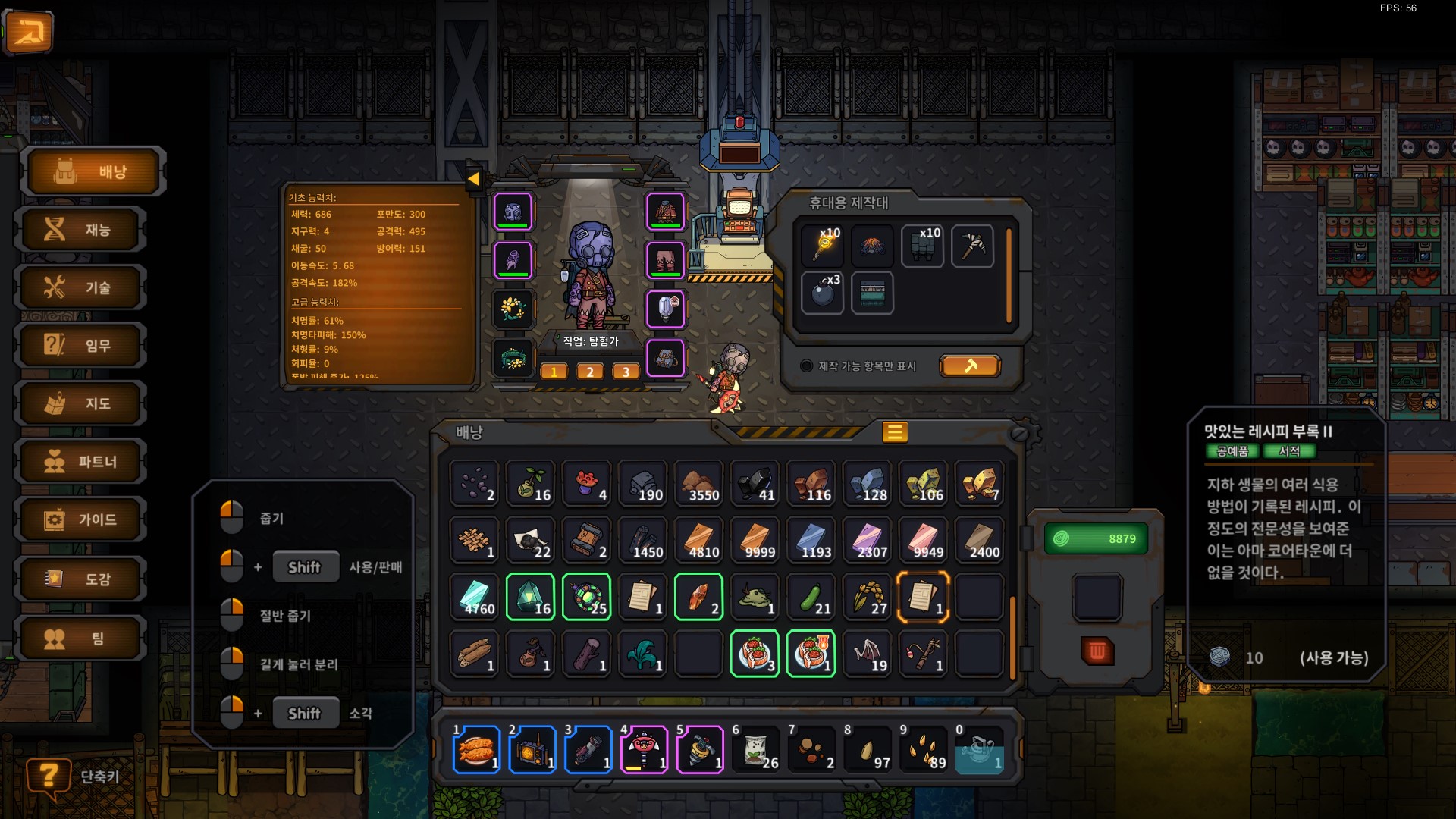The width and height of the screenshot is (1456, 819).
Task: Click the backpack sort list button
Action: (895, 432)
